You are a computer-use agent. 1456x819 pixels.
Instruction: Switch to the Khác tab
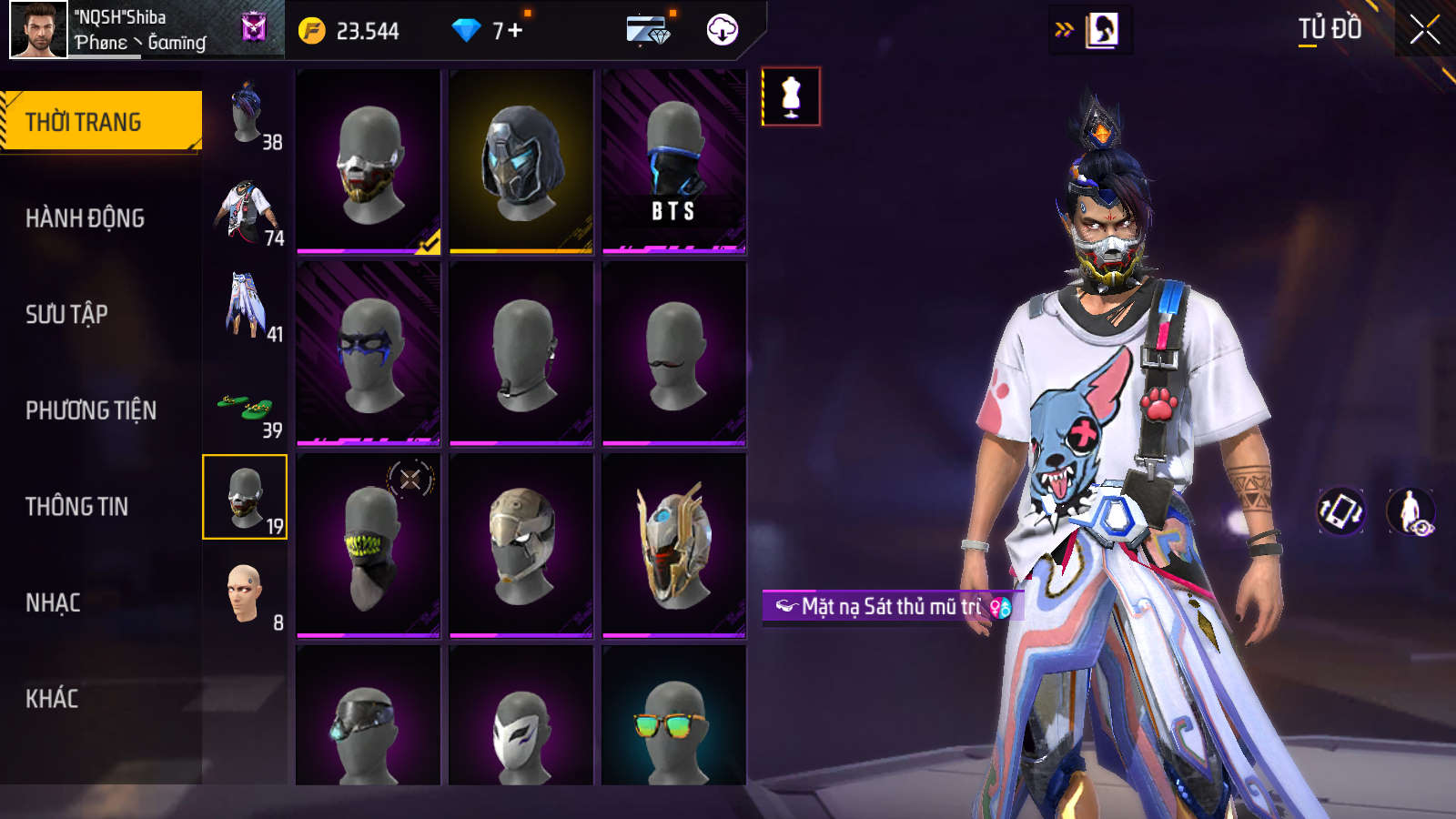[x=52, y=699]
